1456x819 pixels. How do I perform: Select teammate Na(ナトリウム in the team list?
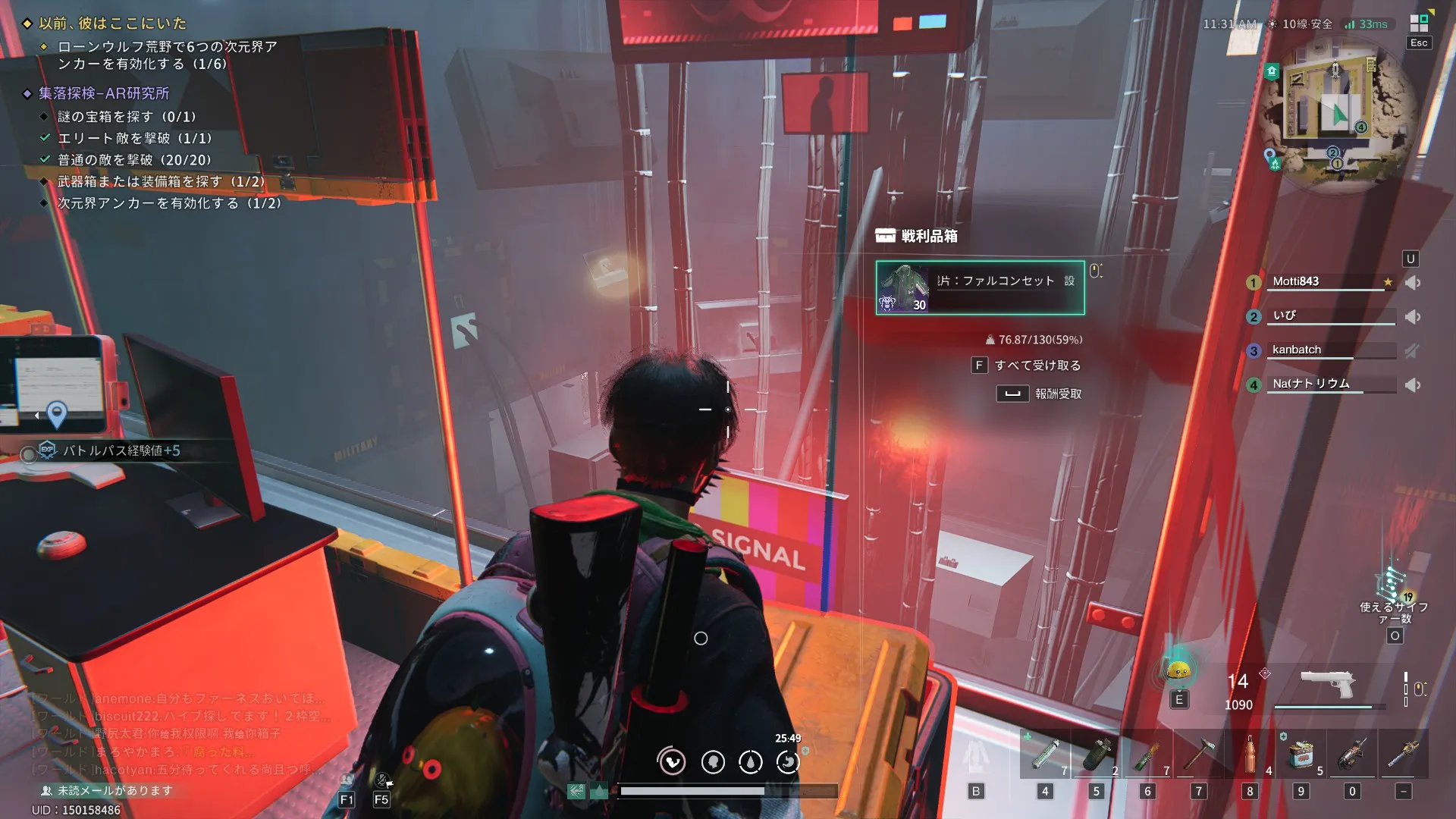click(1311, 384)
